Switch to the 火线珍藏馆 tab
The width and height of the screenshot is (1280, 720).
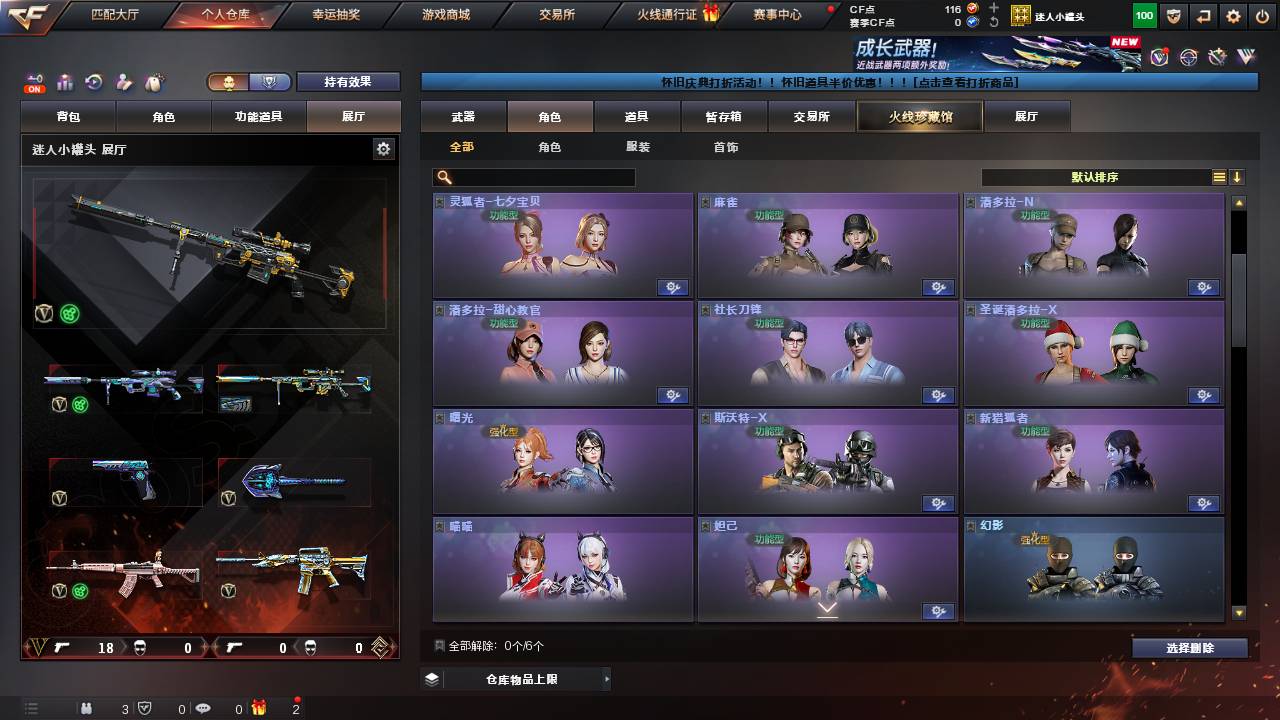coord(918,116)
